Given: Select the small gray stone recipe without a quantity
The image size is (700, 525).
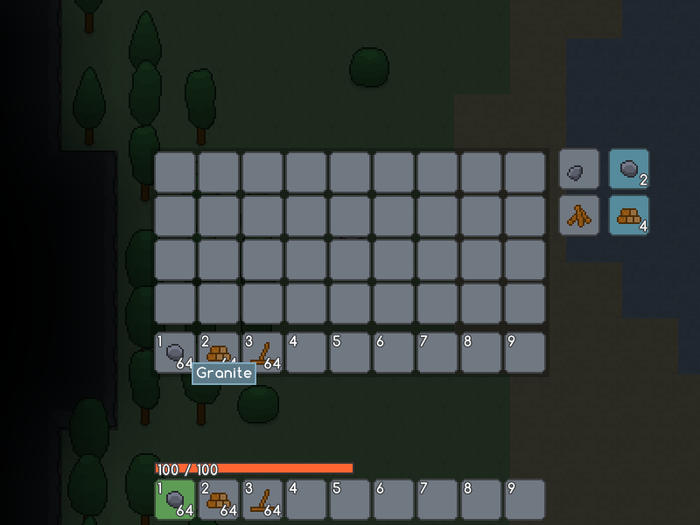Looking at the screenshot, I should (579, 170).
